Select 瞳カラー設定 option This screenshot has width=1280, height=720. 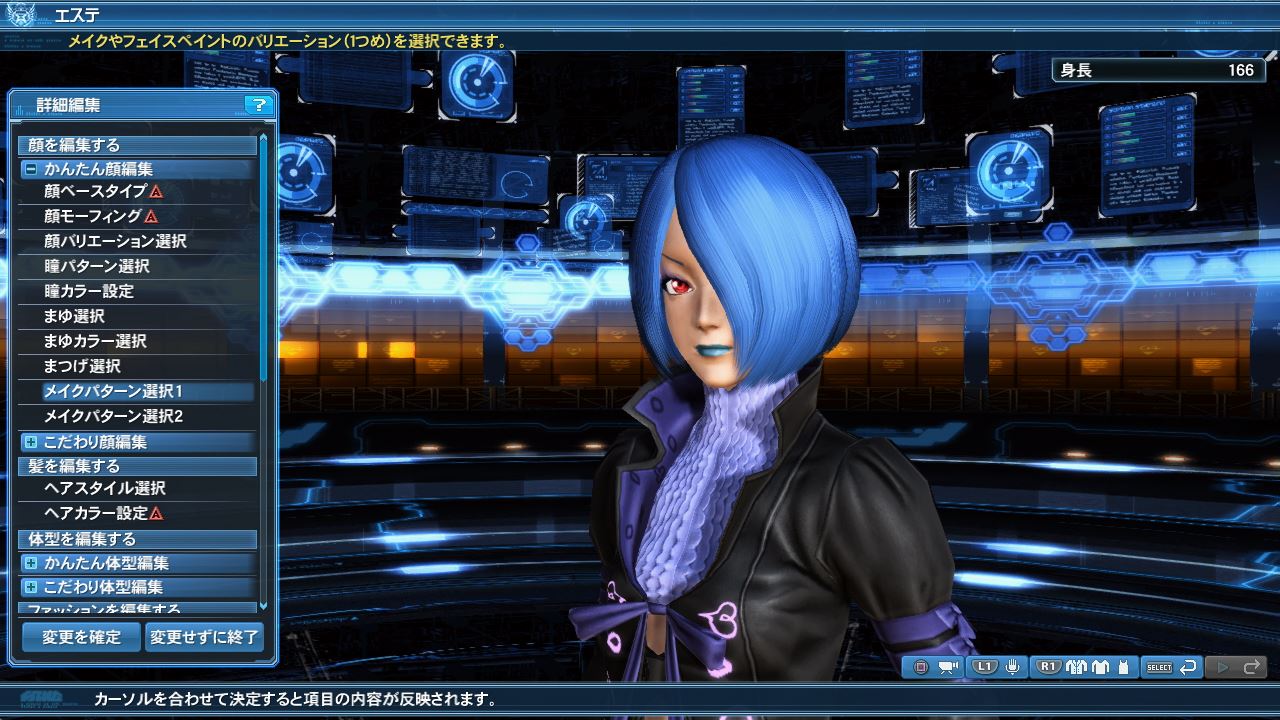(x=89, y=291)
